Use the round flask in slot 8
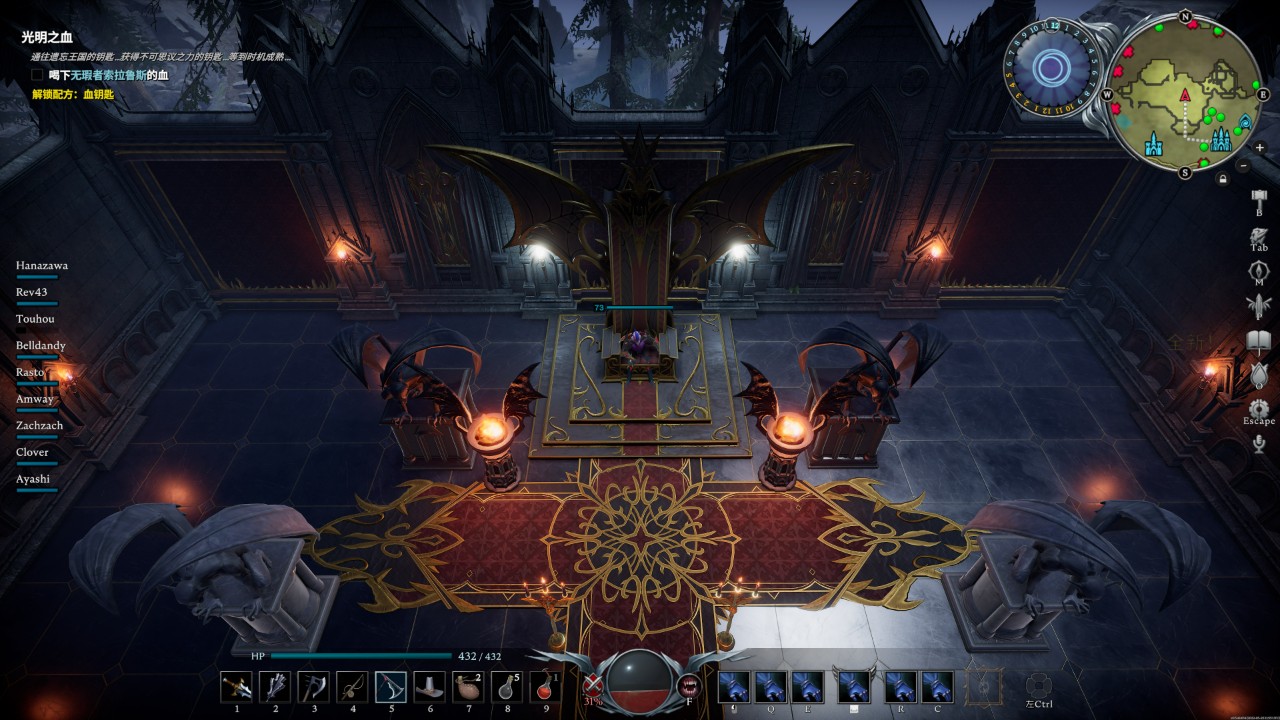Image resolution: width=1280 pixels, height=720 pixels. click(506, 686)
